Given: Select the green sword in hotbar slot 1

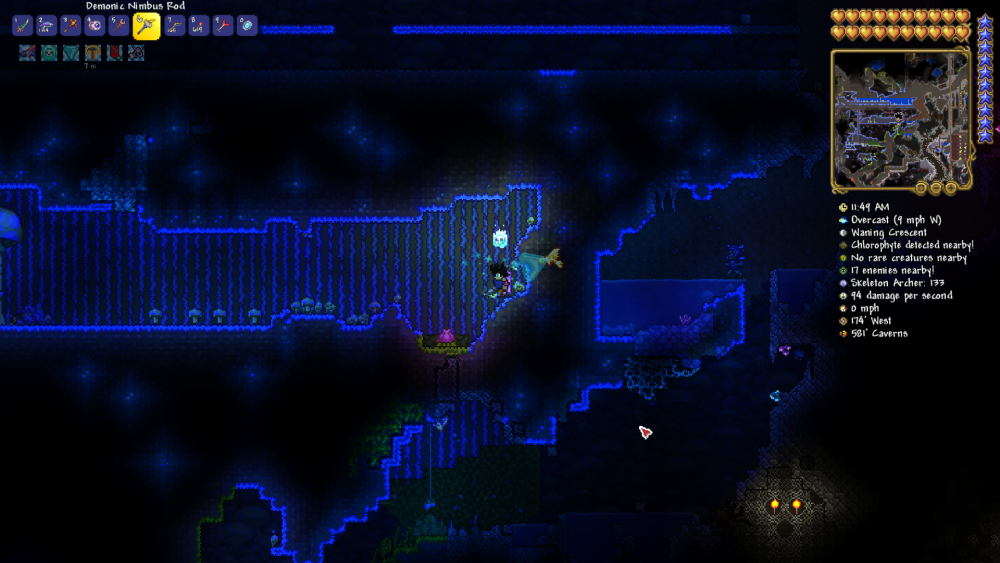Looking at the screenshot, I should [x=20, y=25].
